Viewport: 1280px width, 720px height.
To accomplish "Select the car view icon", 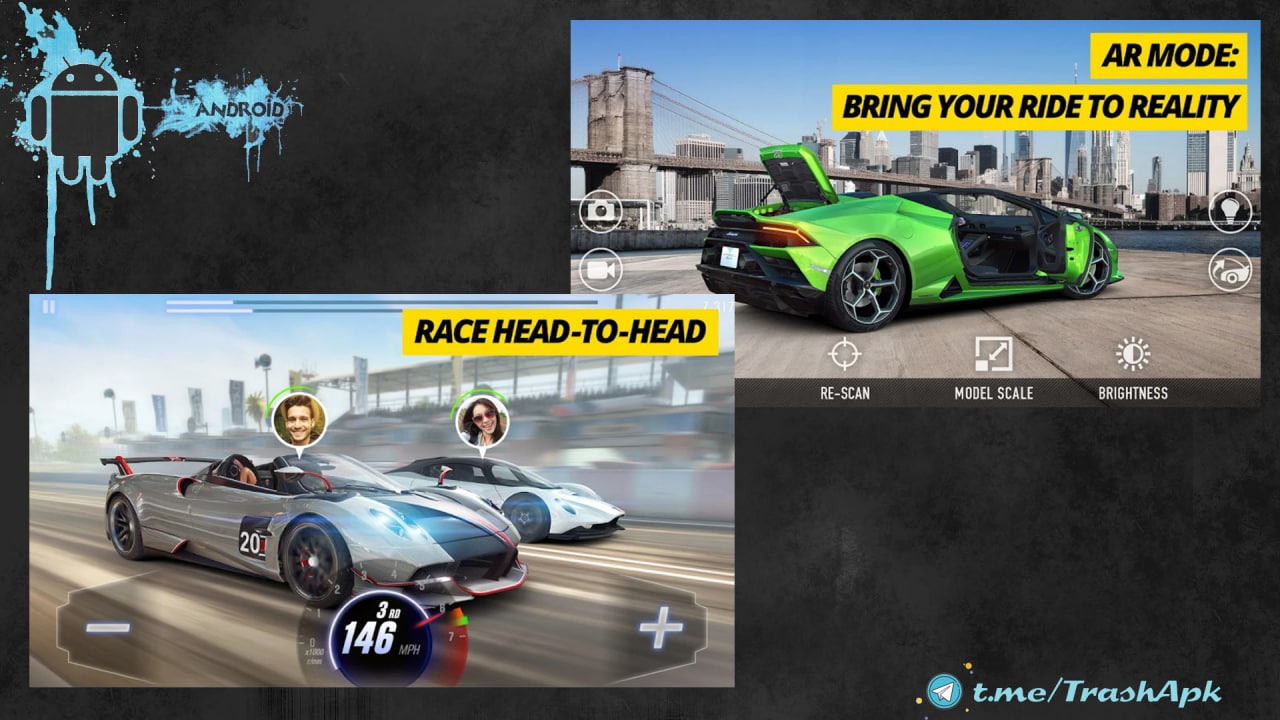I will [x=1230, y=269].
